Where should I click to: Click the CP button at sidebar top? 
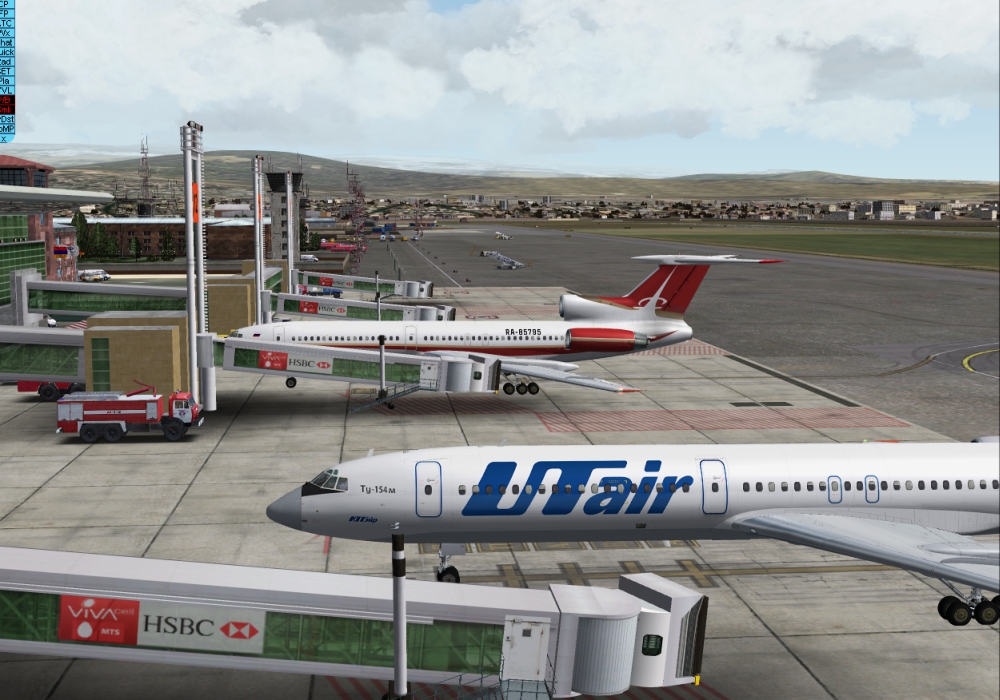pos(7,4)
